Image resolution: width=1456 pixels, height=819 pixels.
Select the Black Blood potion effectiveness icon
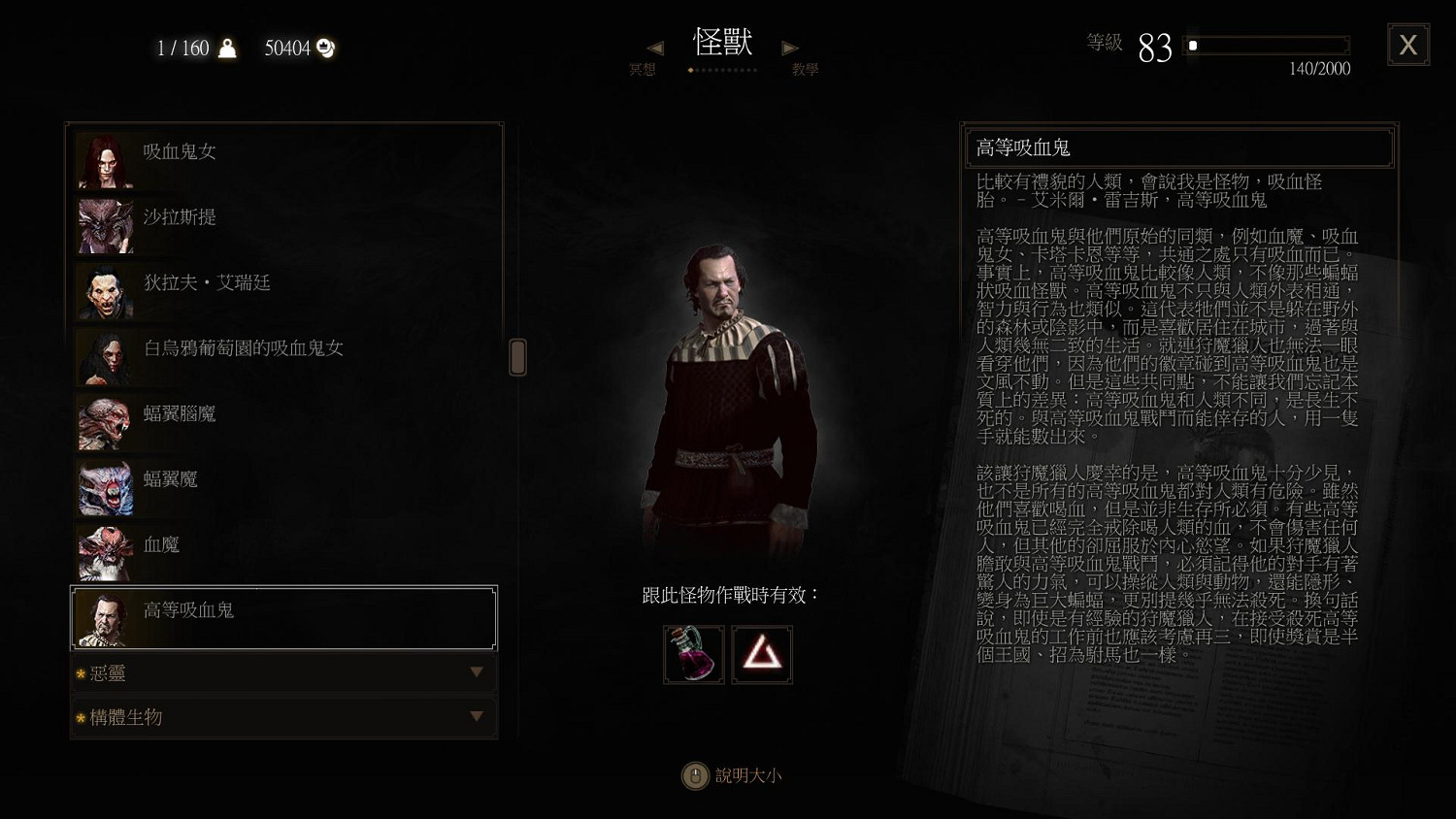click(693, 654)
